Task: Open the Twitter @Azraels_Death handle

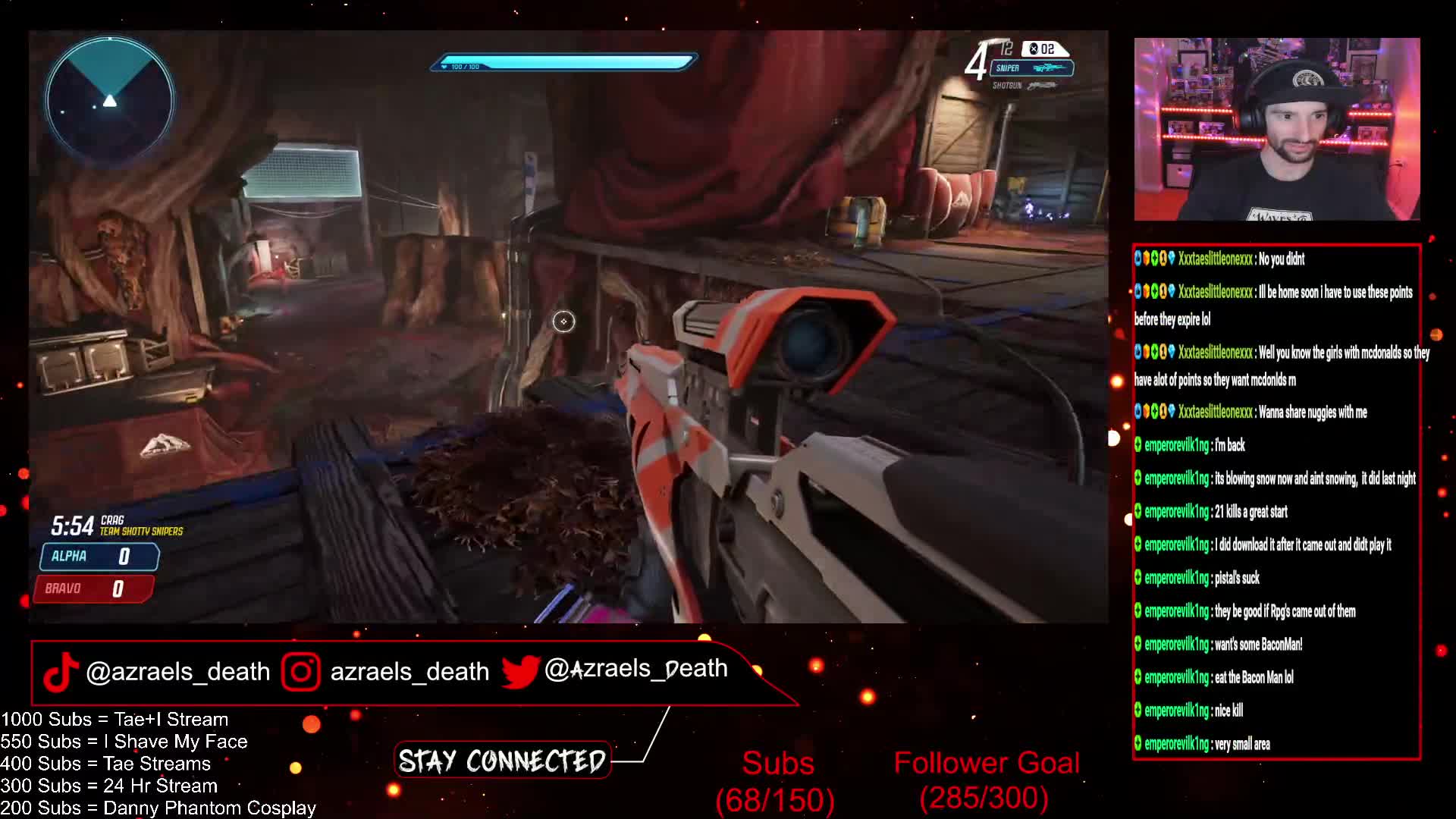Action: click(616, 670)
